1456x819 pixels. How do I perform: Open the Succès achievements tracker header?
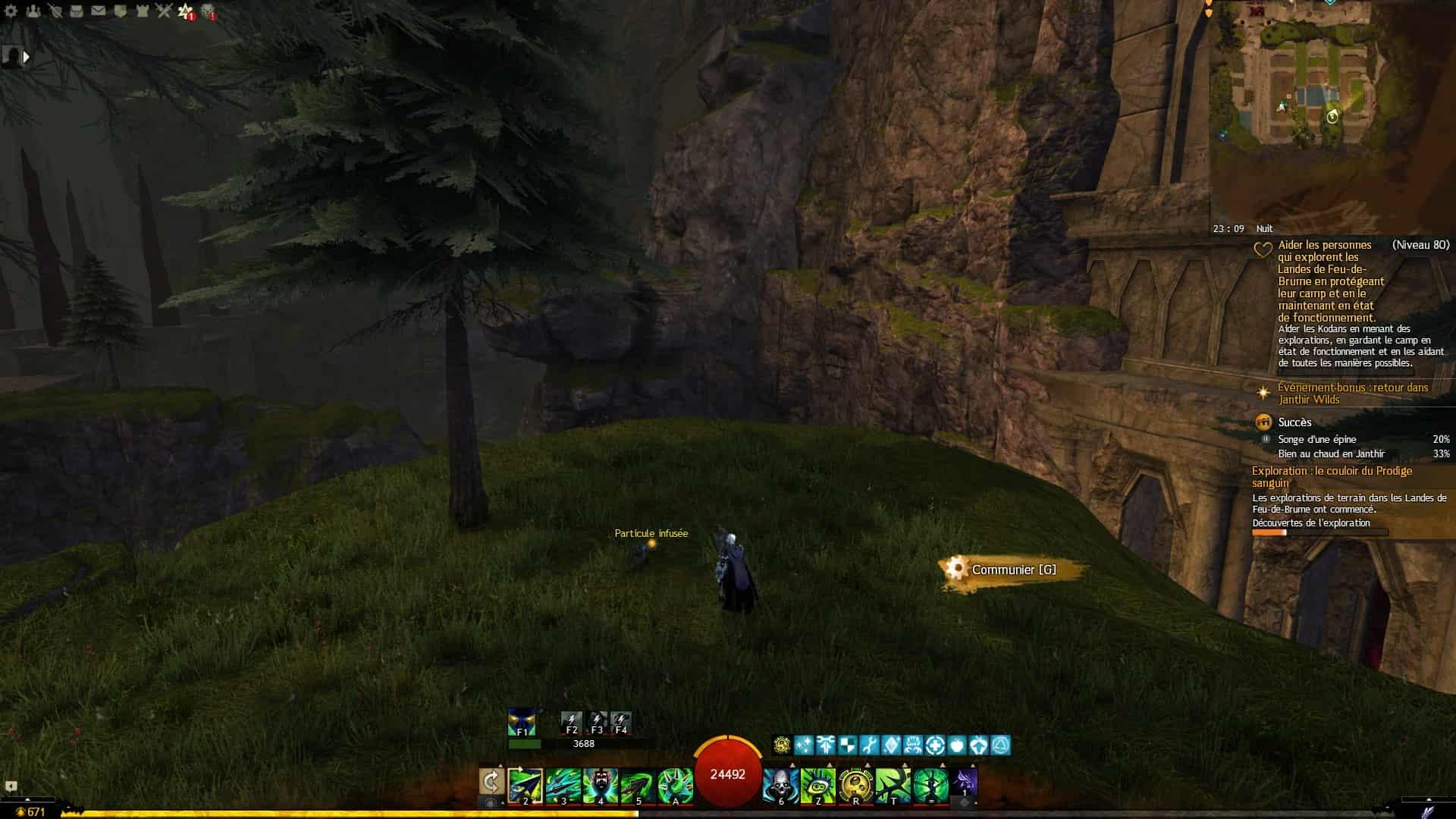tap(1294, 422)
